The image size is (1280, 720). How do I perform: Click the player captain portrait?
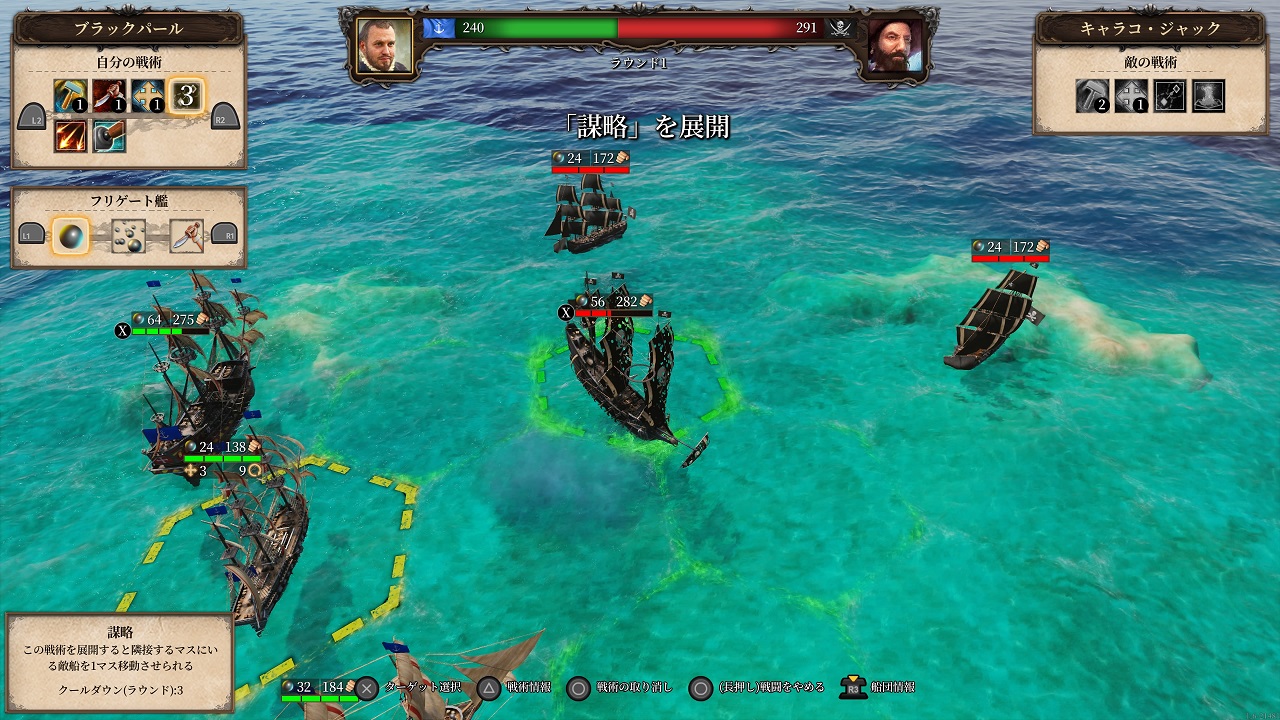point(384,46)
